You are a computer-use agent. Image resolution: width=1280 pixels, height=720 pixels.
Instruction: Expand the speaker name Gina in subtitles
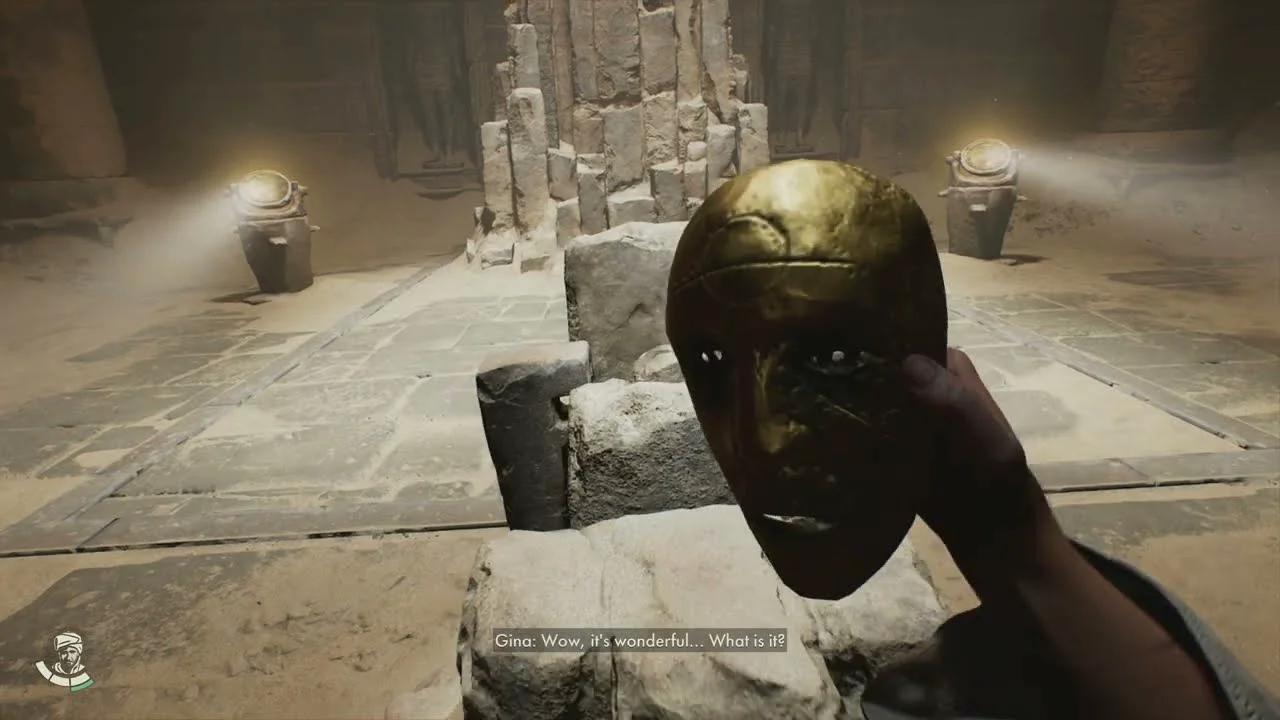[513, 640]
